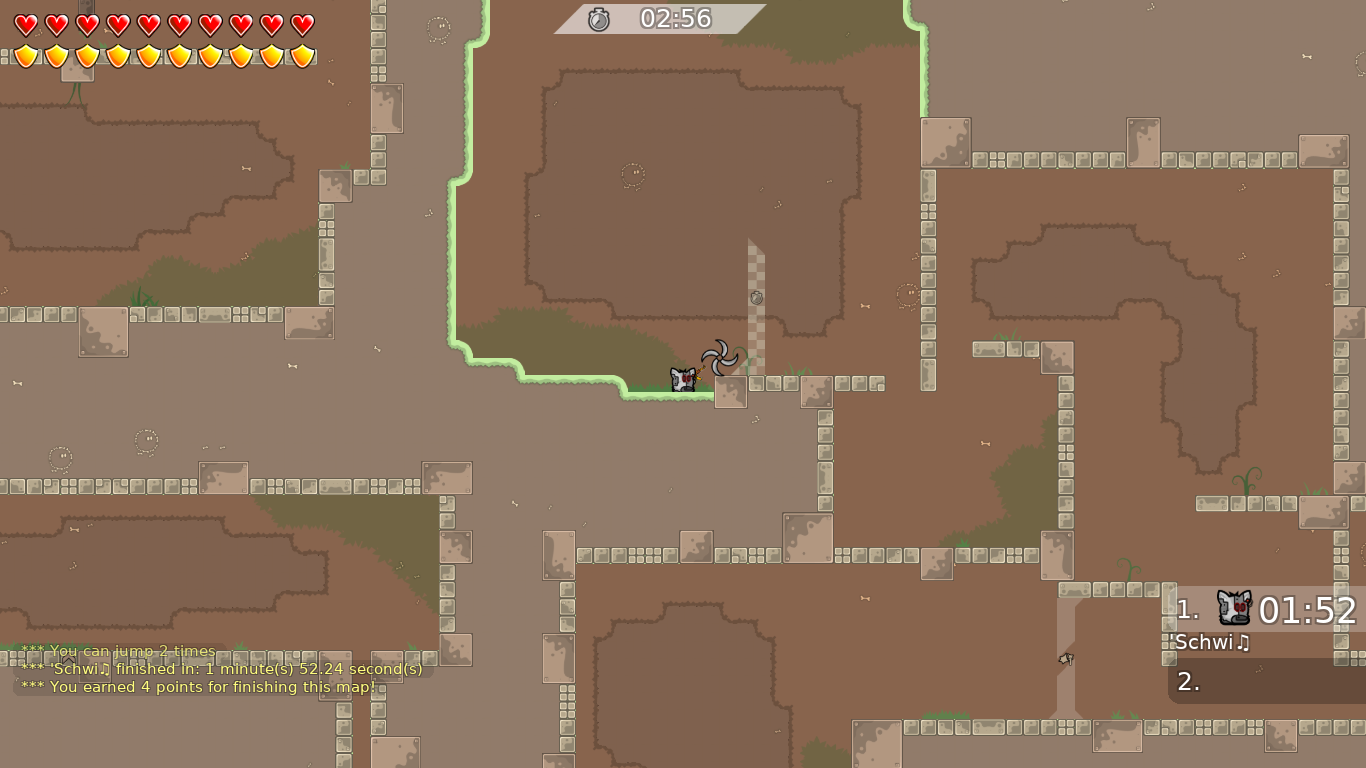Image resolution: width=1366 pixels, height=768 pixels.
Task: Click the rightmost armor shield in the HUD
Action: [x=301, y=56]
